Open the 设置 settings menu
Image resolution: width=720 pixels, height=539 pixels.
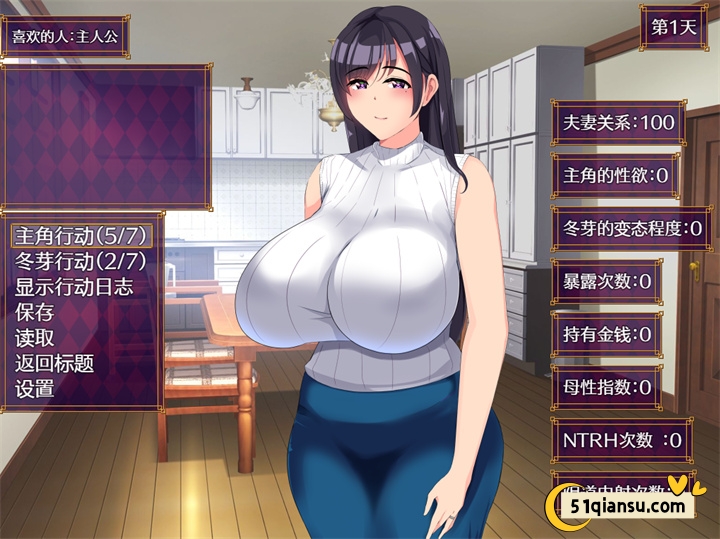click(35, 389)
